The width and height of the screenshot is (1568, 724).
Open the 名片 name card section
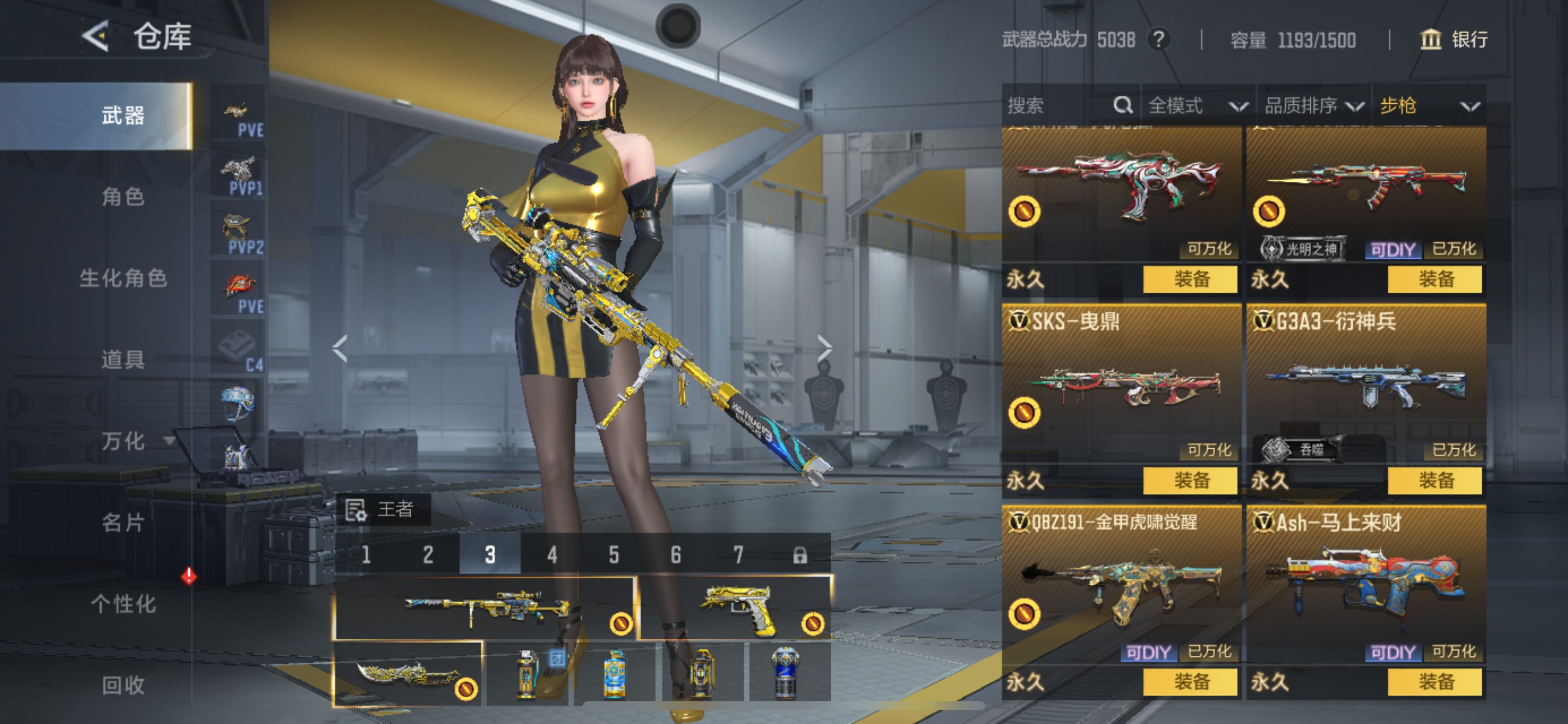click(123, 522)
